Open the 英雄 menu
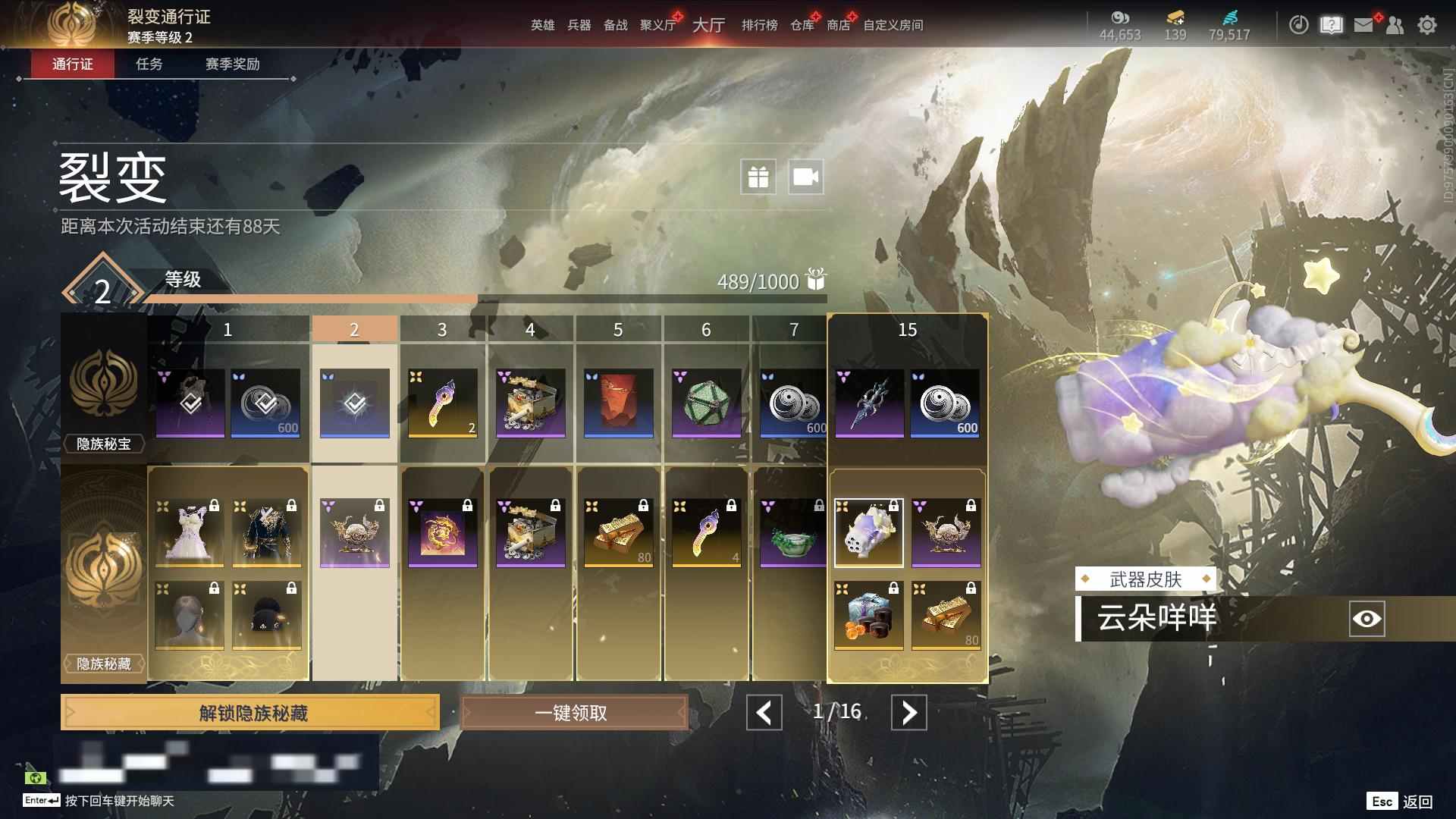The width and height of the screenshot is (1456, 819). [x=542, y=25]
